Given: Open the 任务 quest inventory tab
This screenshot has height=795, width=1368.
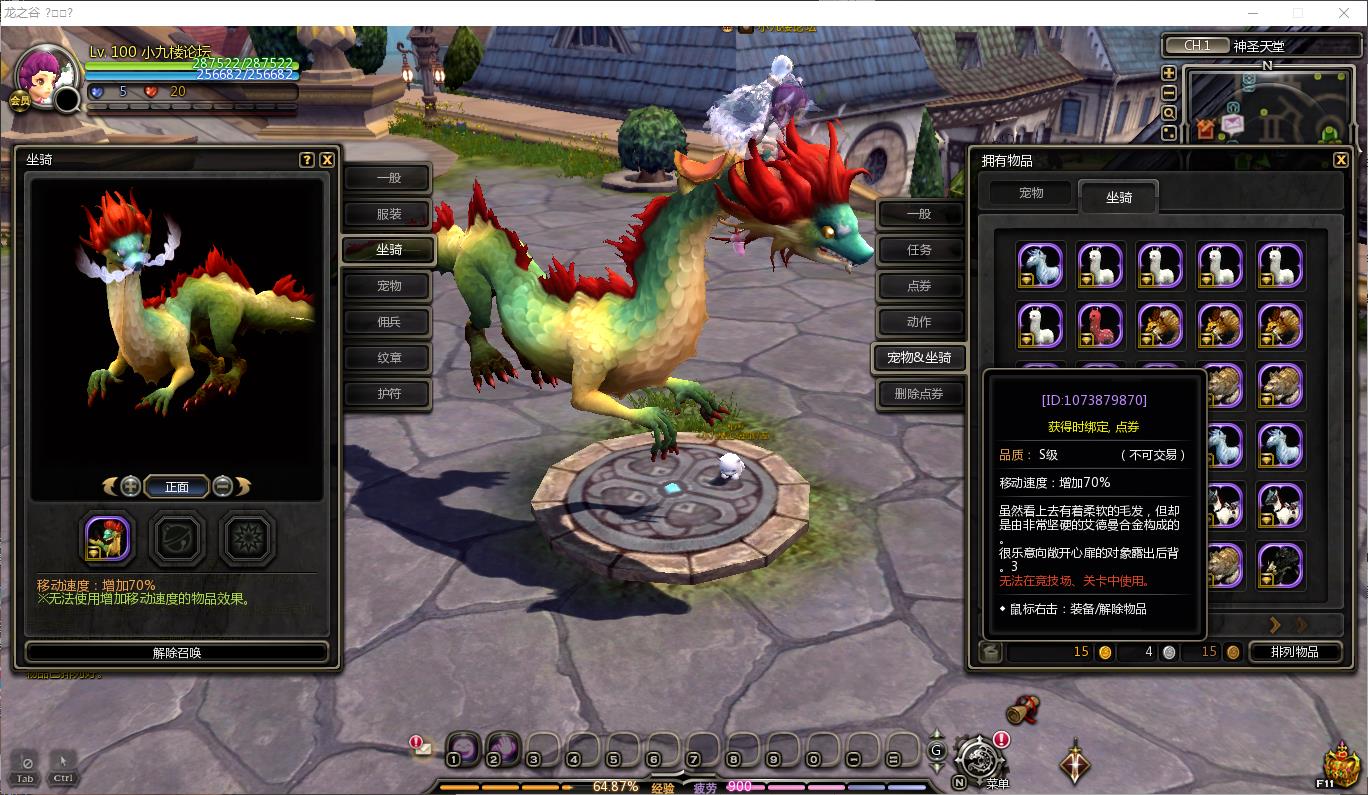Looking at the screenshot, I should point(919,250).
